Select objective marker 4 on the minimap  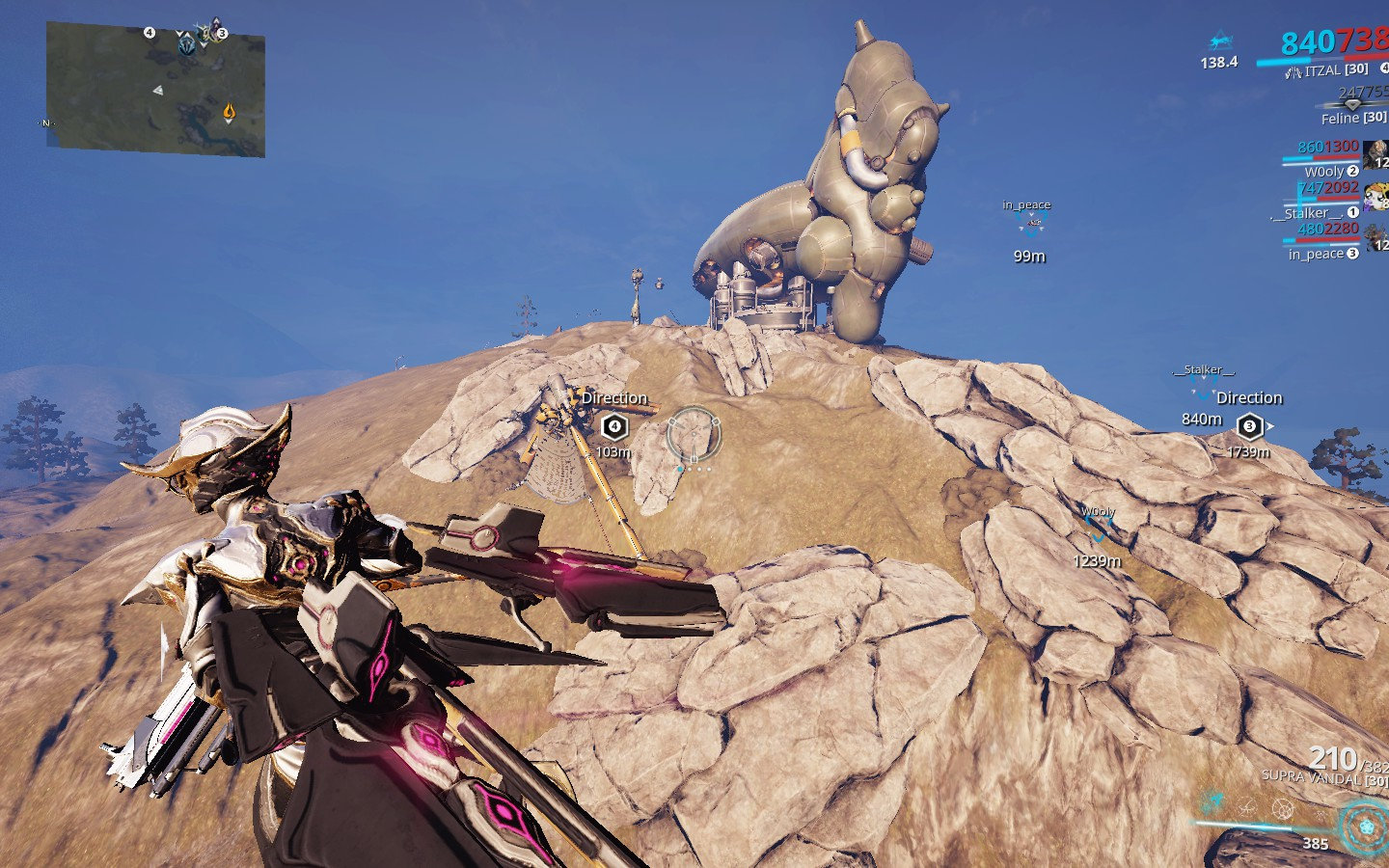pyautogui.click(x=150, y=32)
